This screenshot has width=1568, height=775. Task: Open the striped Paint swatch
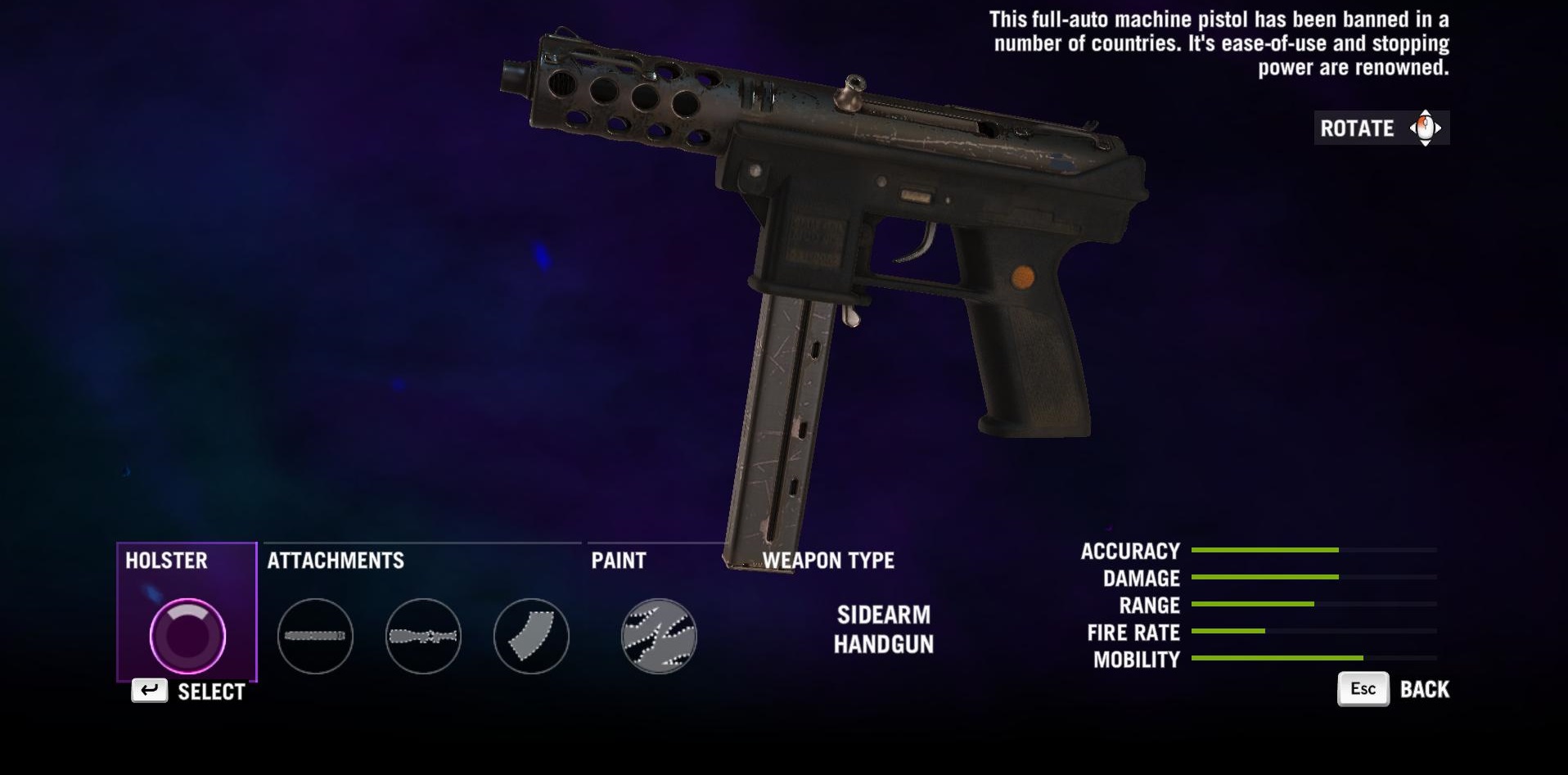(x=659, y=636)
